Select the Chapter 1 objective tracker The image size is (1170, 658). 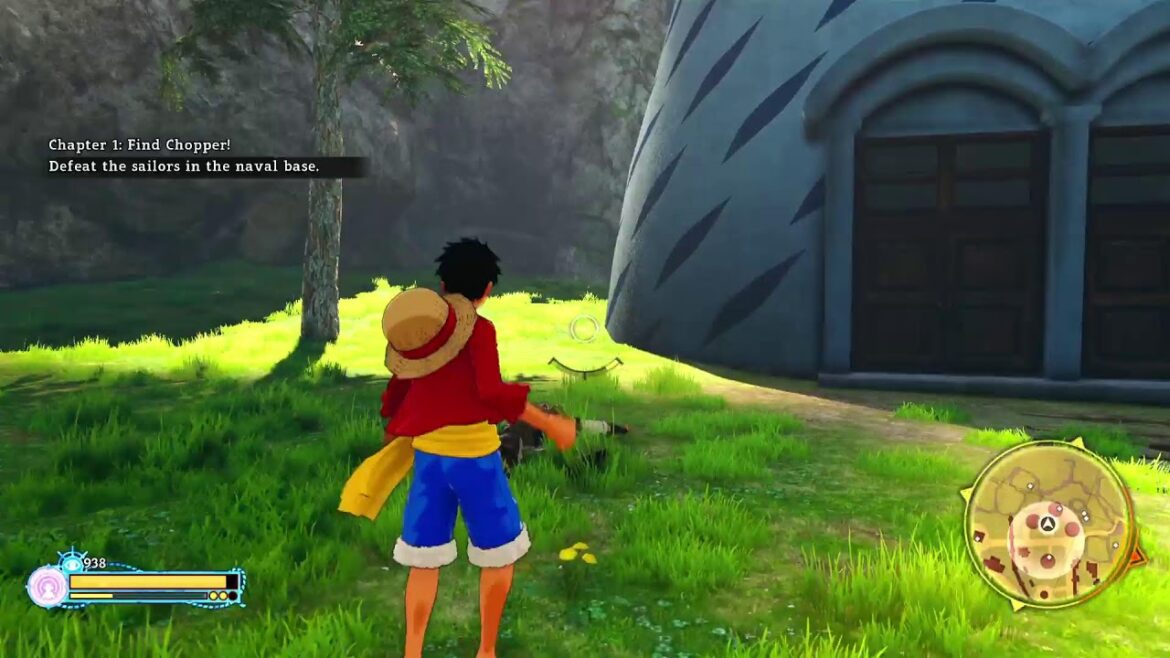point(185,156)
